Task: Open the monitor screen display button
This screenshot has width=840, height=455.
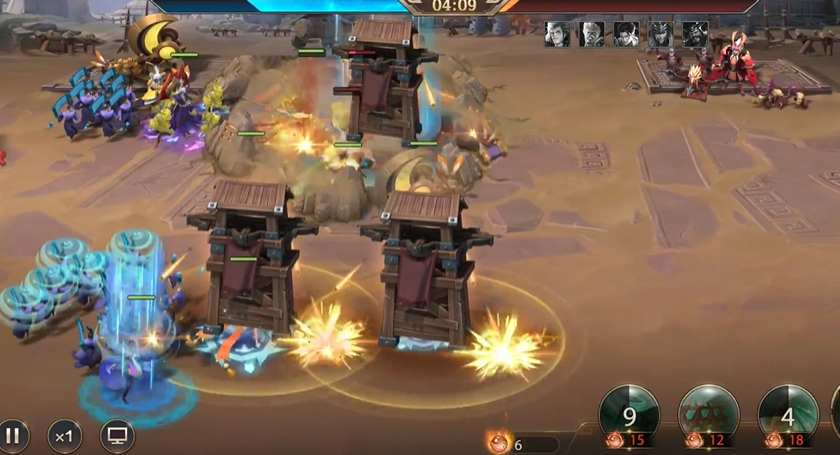Action: point(117,436)
